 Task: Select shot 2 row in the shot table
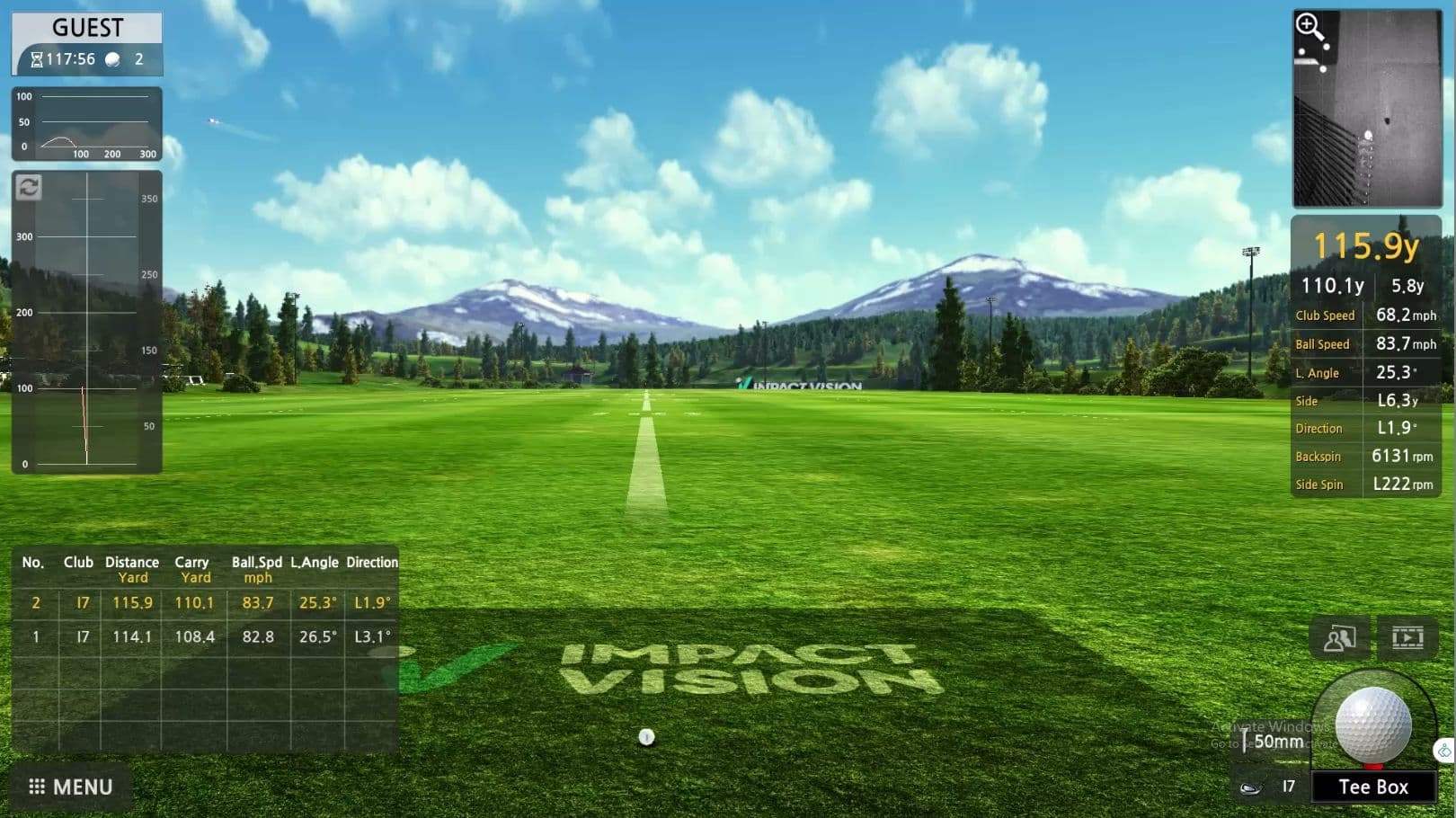tap(207, 602)
